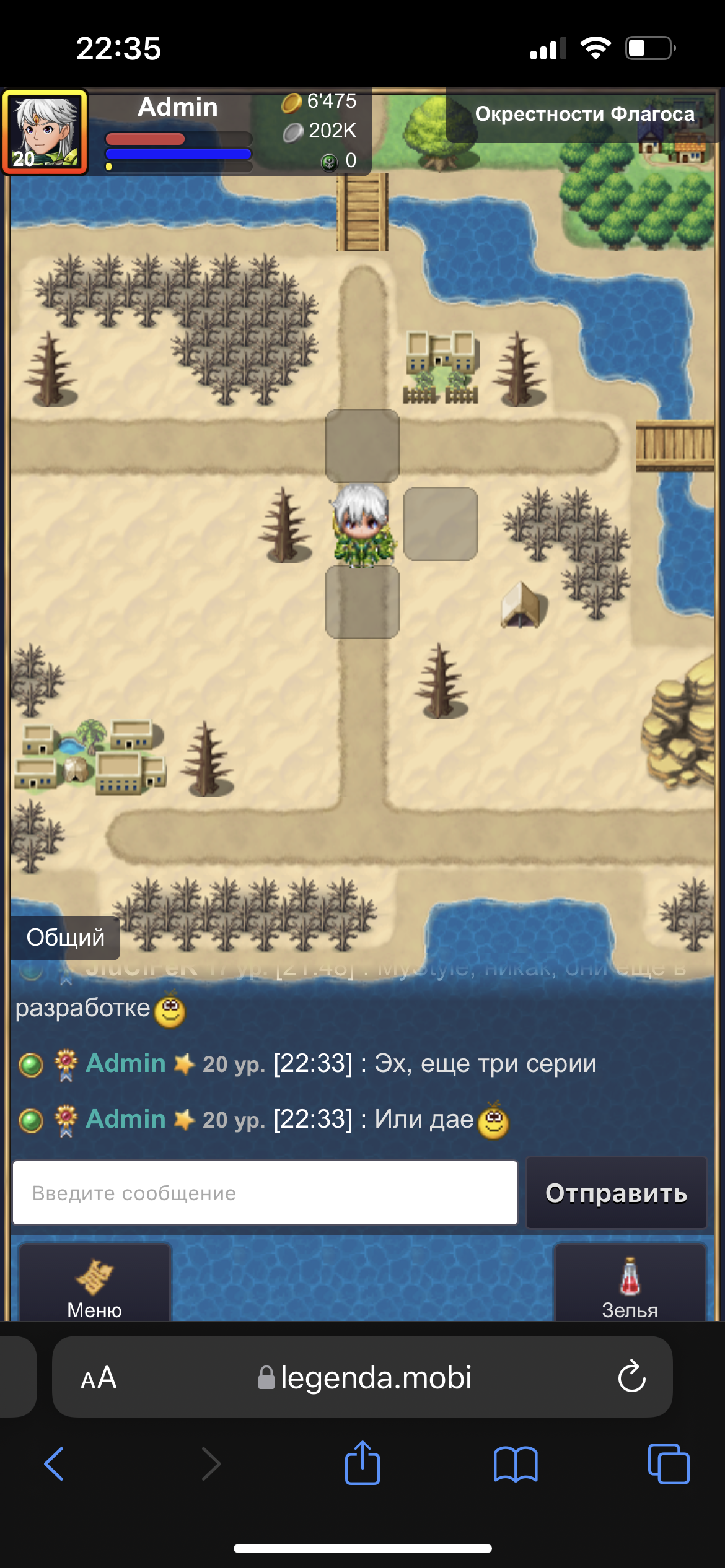This screenshot has width=725, height=1568.
Task: Open the browser's share sheet
Action: [x=362, y=1463]
